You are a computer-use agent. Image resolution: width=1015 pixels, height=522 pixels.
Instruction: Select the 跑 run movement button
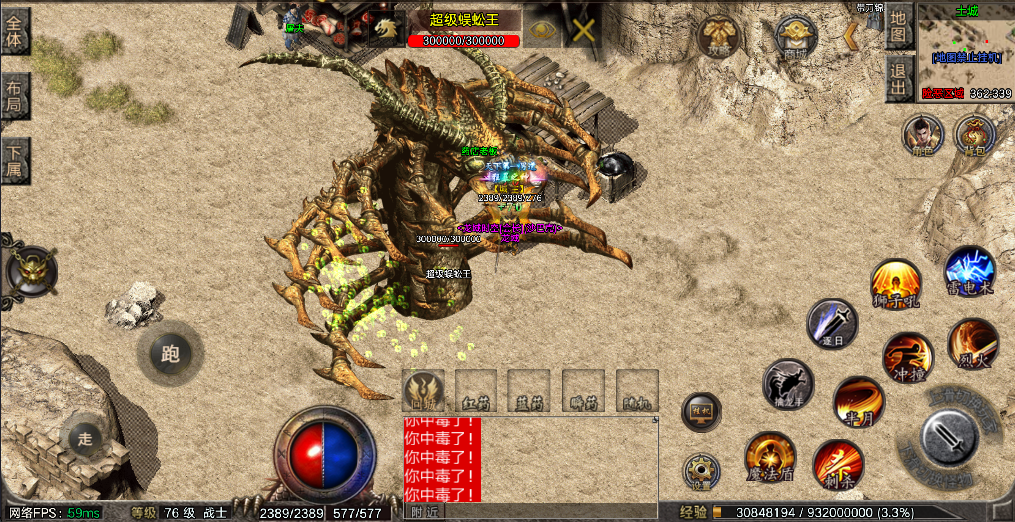pos(169,352)
